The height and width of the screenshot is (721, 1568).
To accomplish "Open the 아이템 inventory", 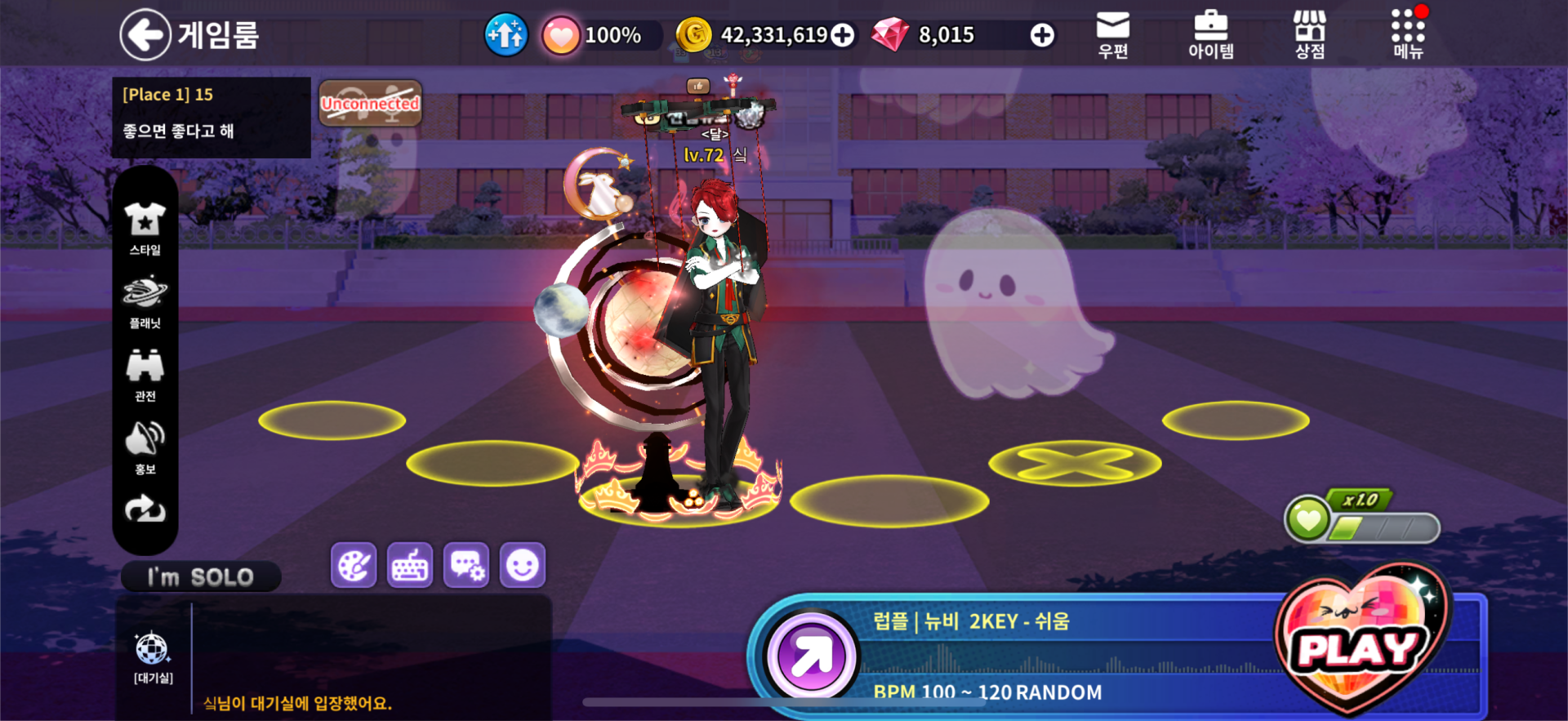I will (x=1210, y=35).
